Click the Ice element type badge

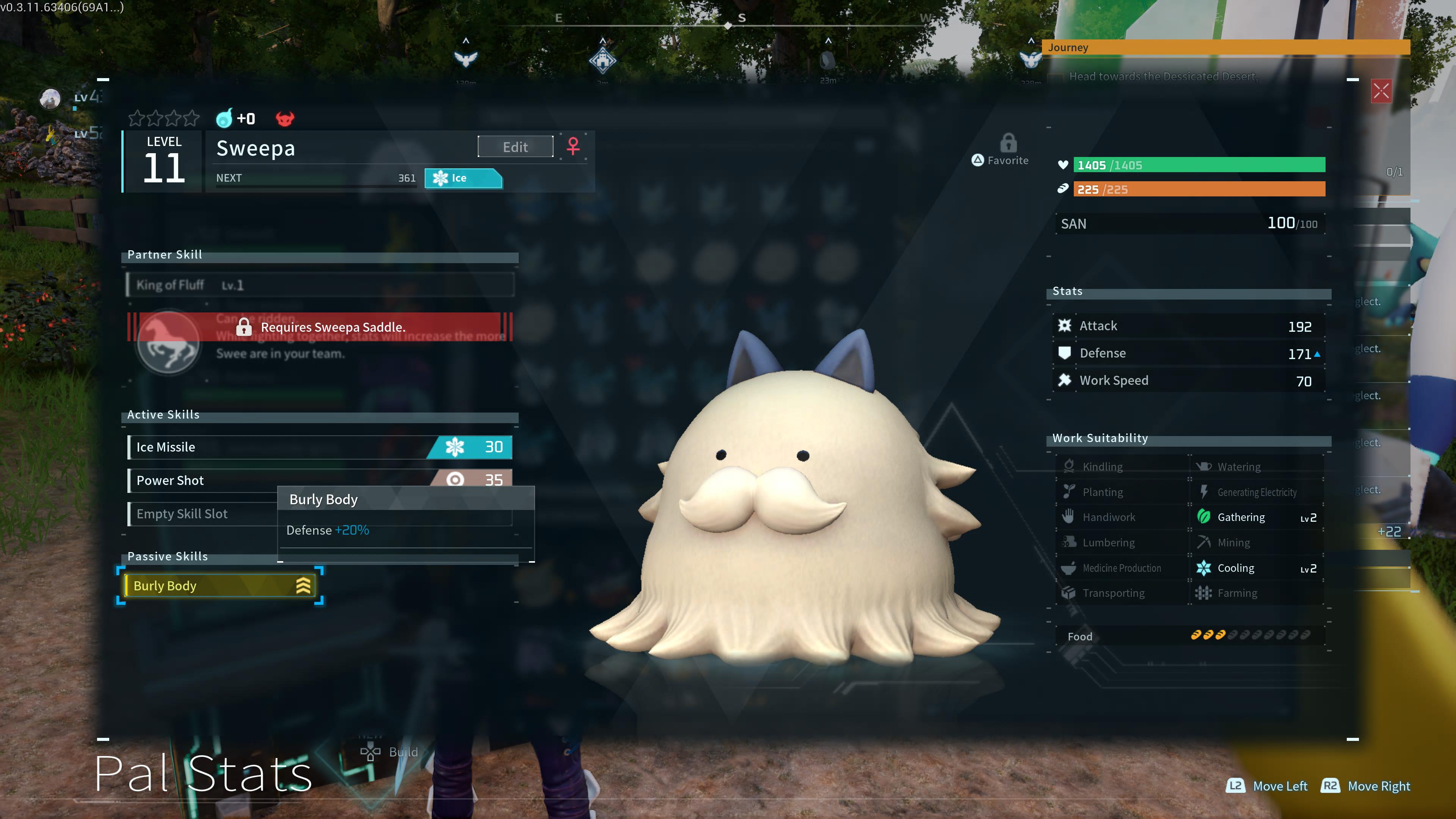click(x=463, y=178)
